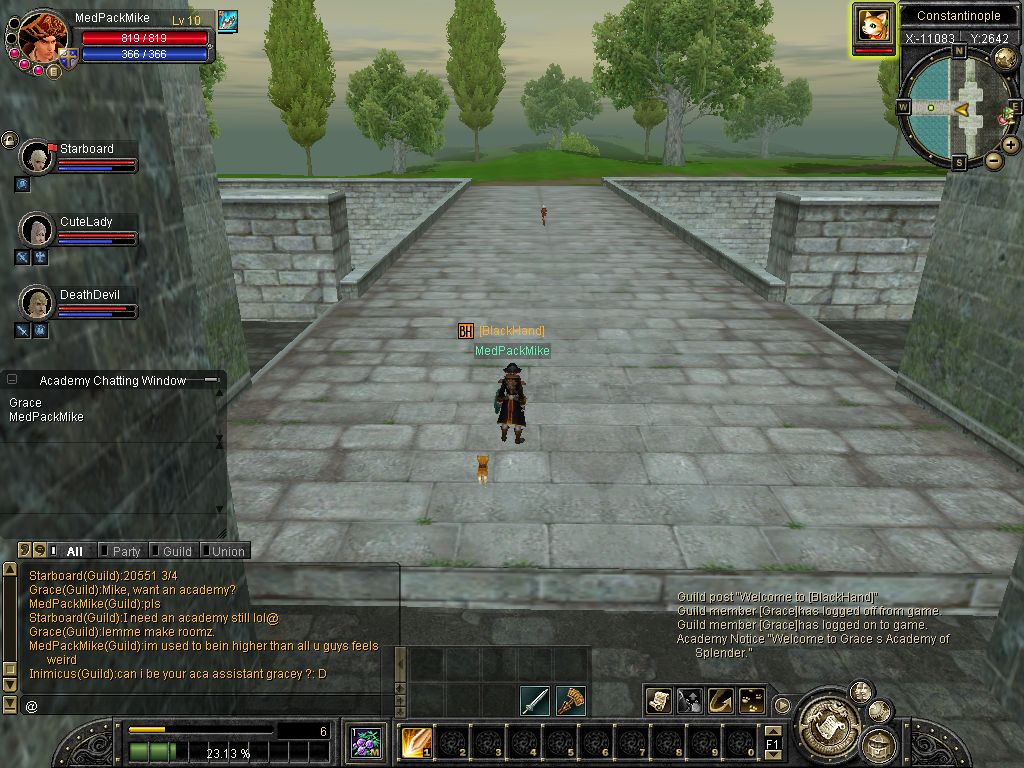Viewport: 1024px width, 768px height.
Task: Open the fox pet portrait
Action: [874, 27]
